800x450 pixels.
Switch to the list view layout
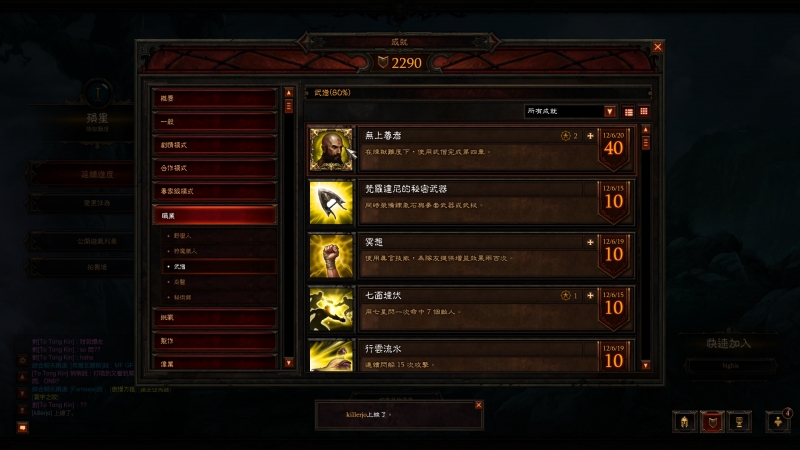pyautogui.click(x=629, y=111)
